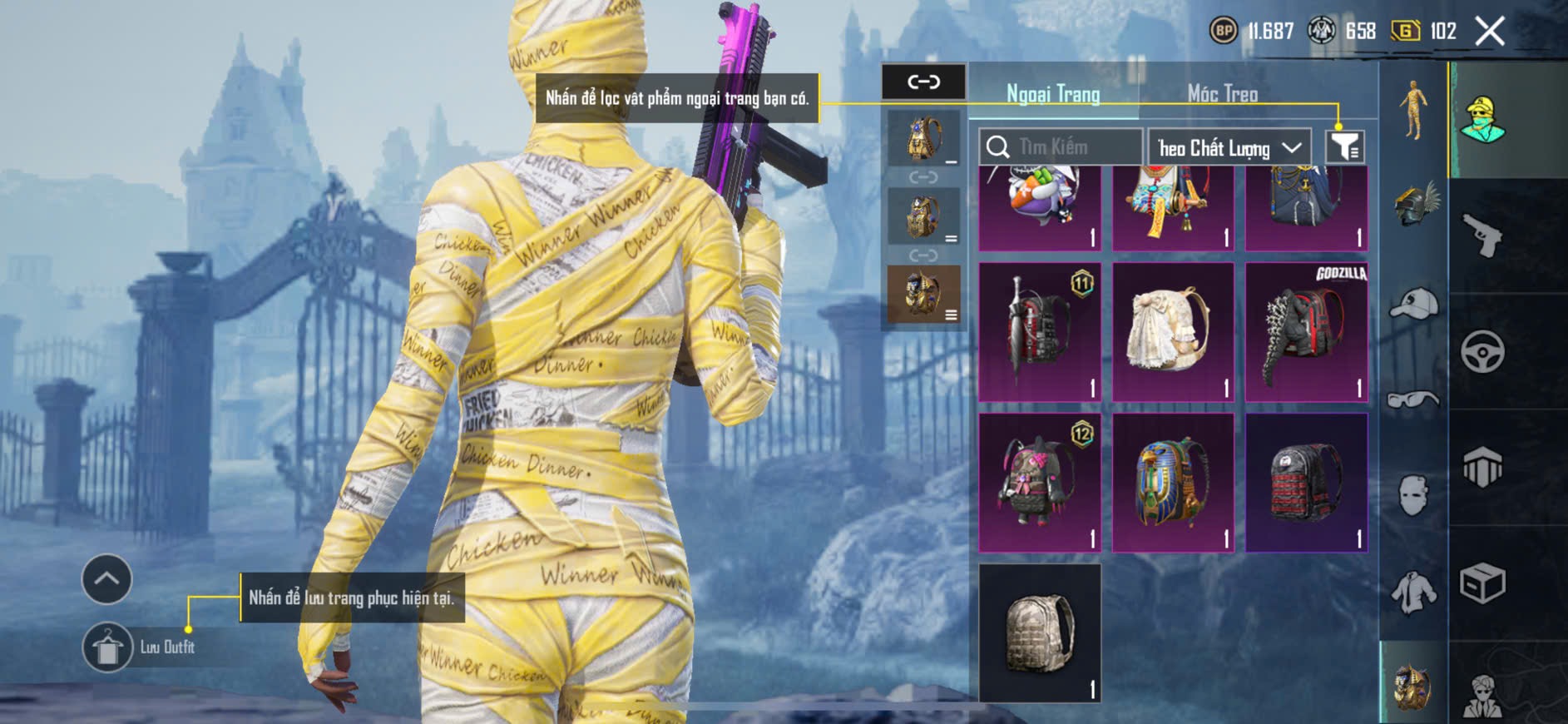This screenshot has height=724, width=1568.
Task: Open the vehicle steering wheel section
Action: pyautogui.click(x=1482, y=351)
